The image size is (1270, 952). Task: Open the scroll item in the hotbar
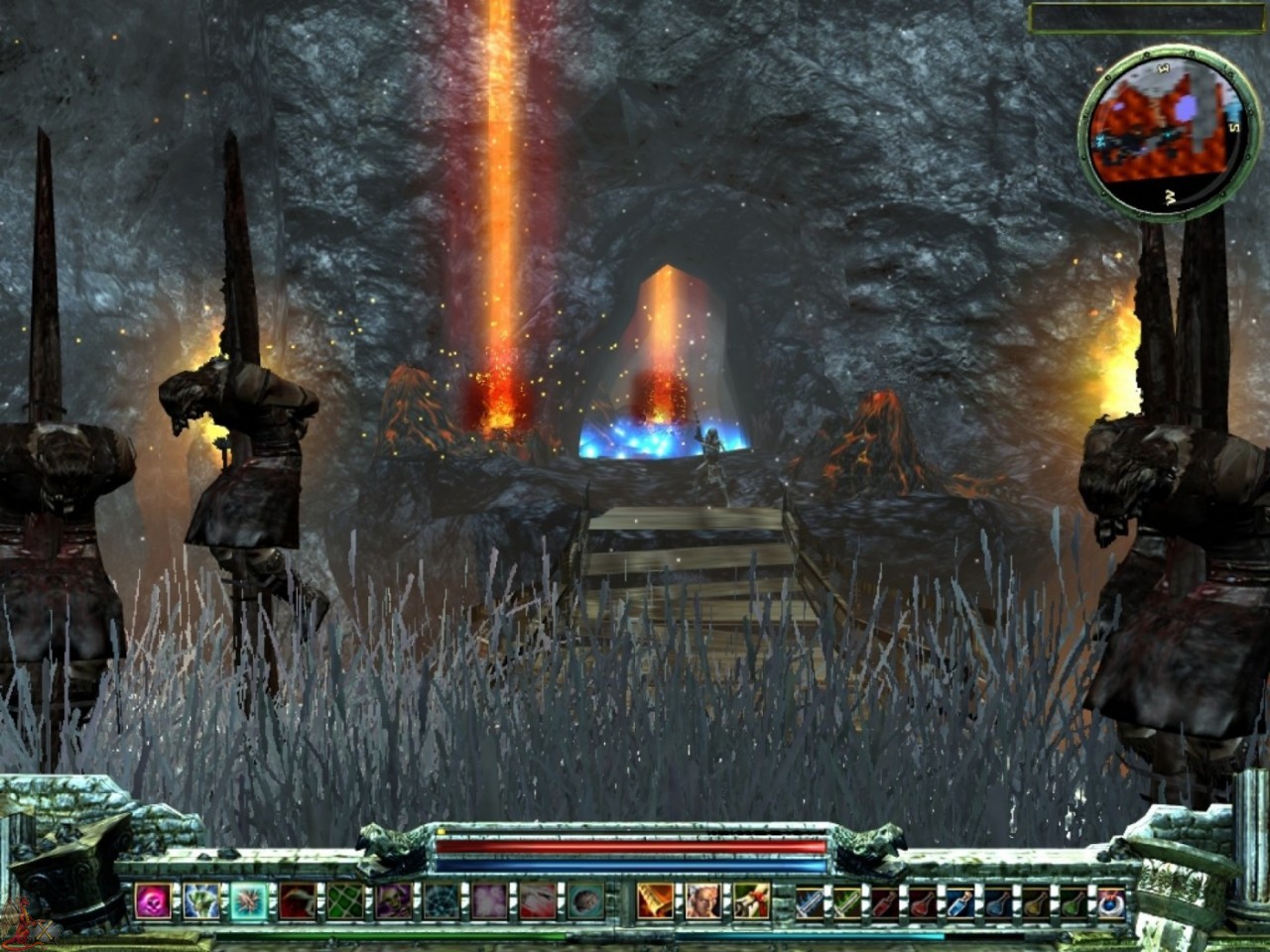653,900
